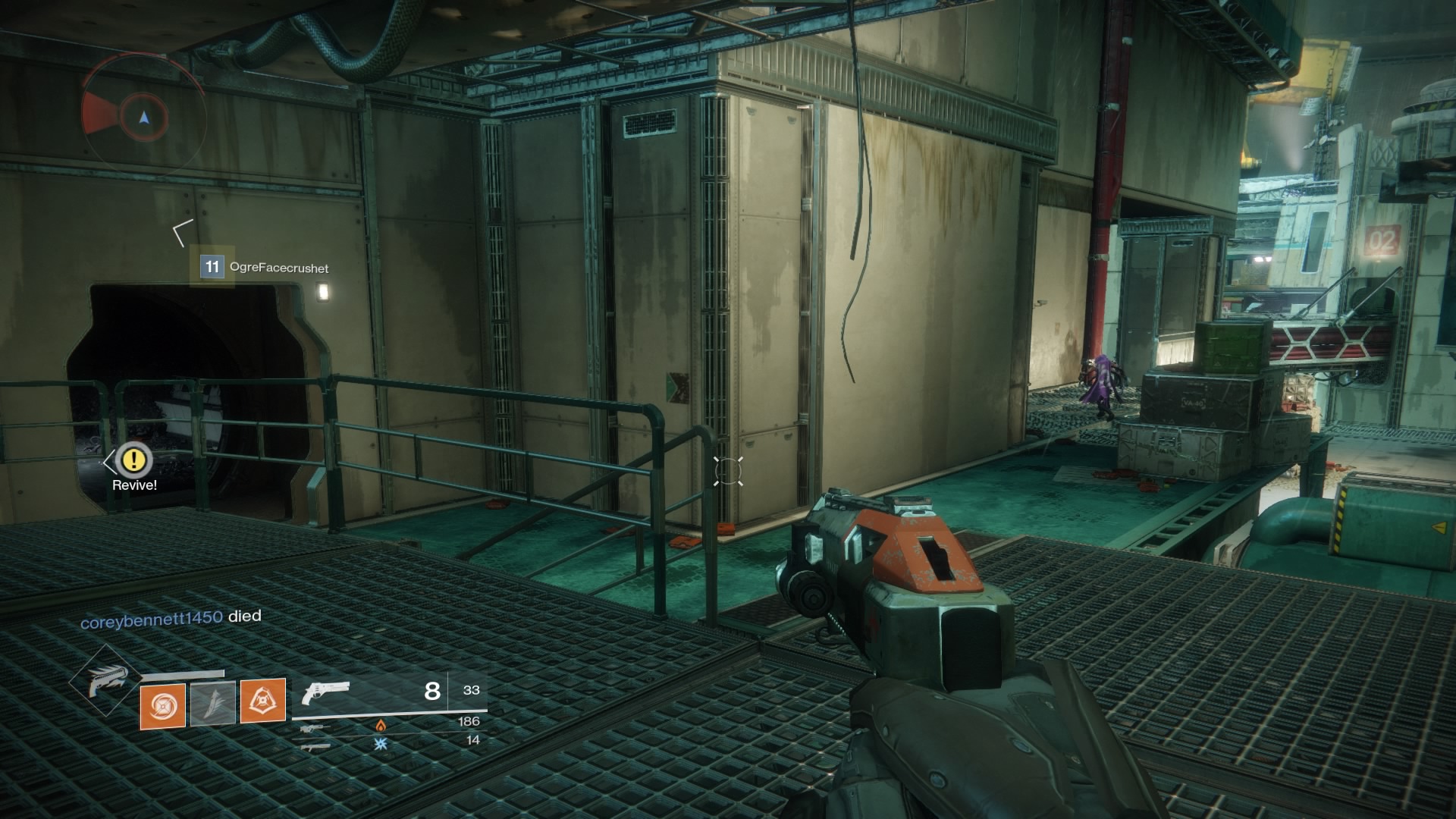
Task: Activate the Golden Gun super icon
Action: [104, 680]
